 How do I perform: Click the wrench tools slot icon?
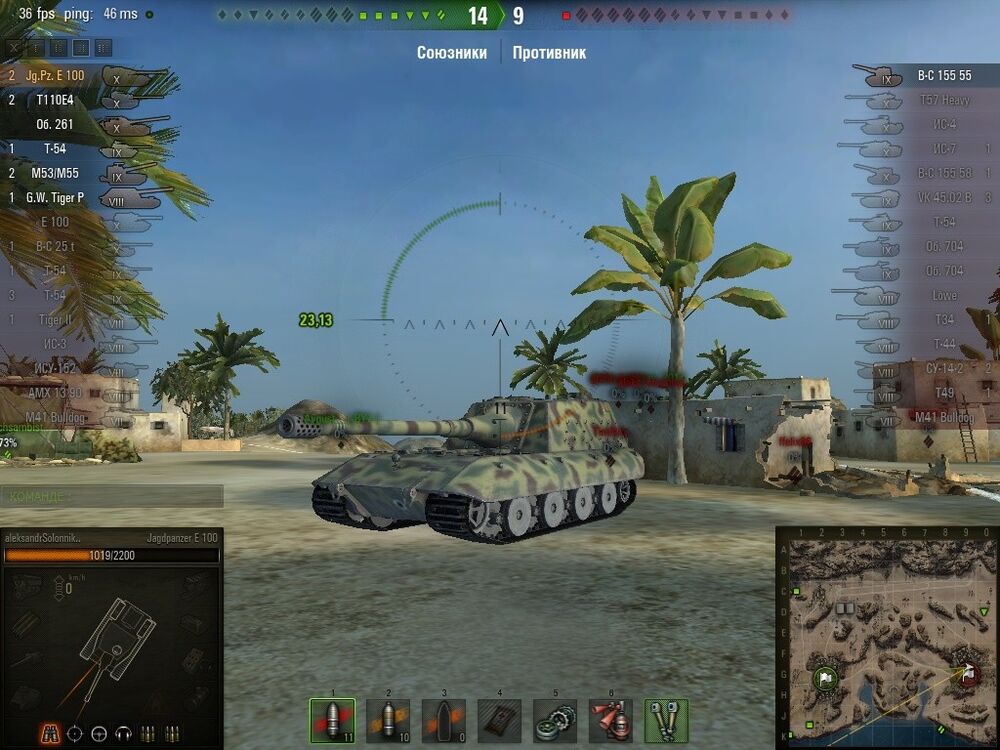666,719
